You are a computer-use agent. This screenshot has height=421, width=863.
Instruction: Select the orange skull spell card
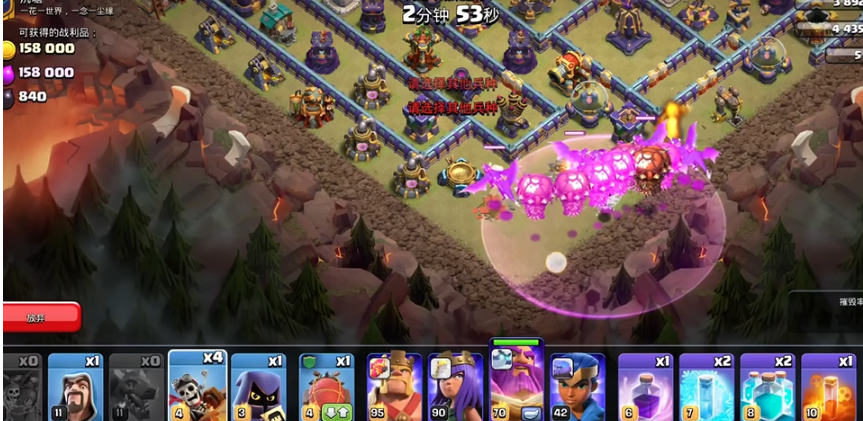point(829,387)
